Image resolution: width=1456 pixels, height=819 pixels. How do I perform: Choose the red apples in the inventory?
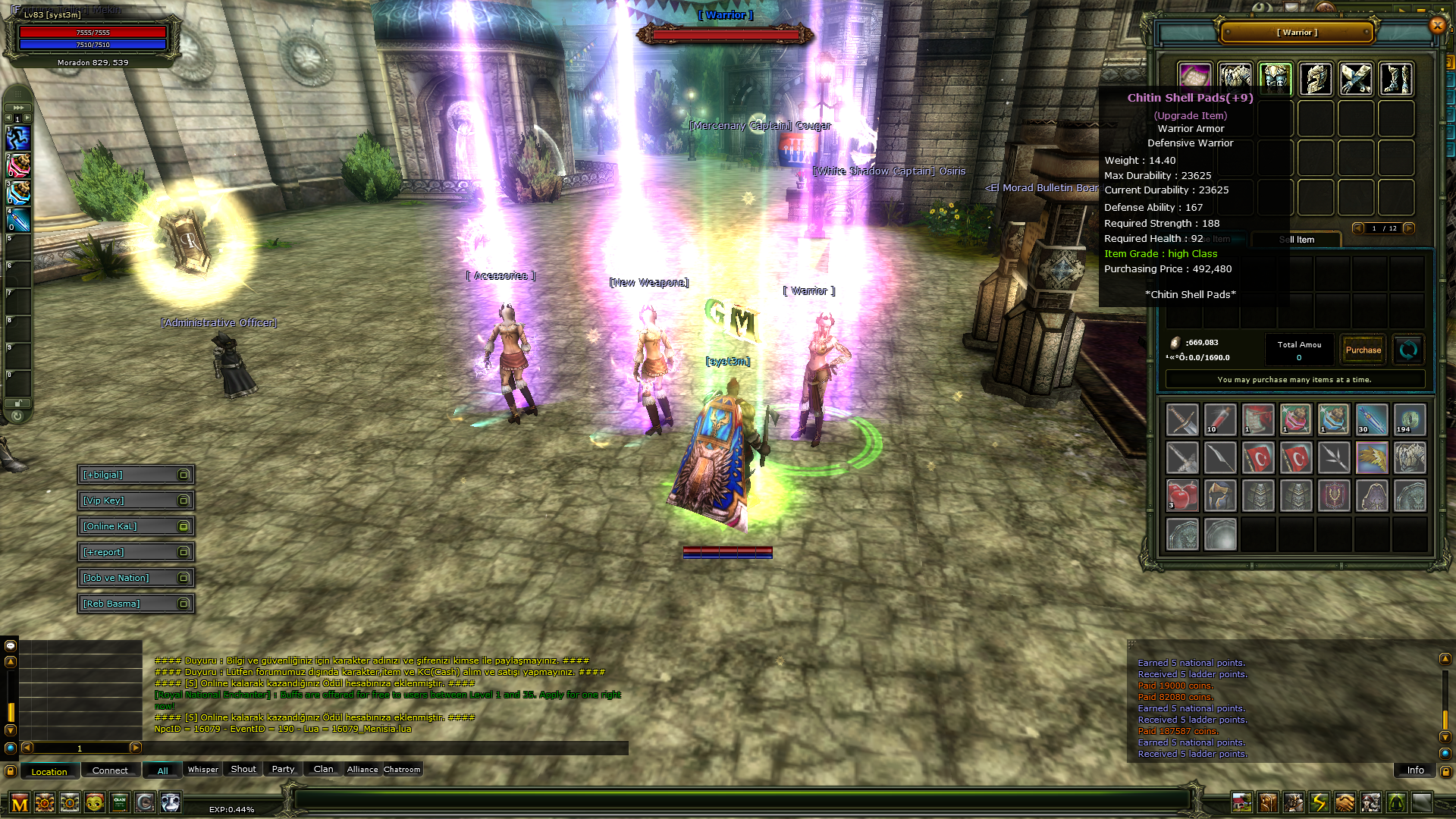pos(1182,496)
